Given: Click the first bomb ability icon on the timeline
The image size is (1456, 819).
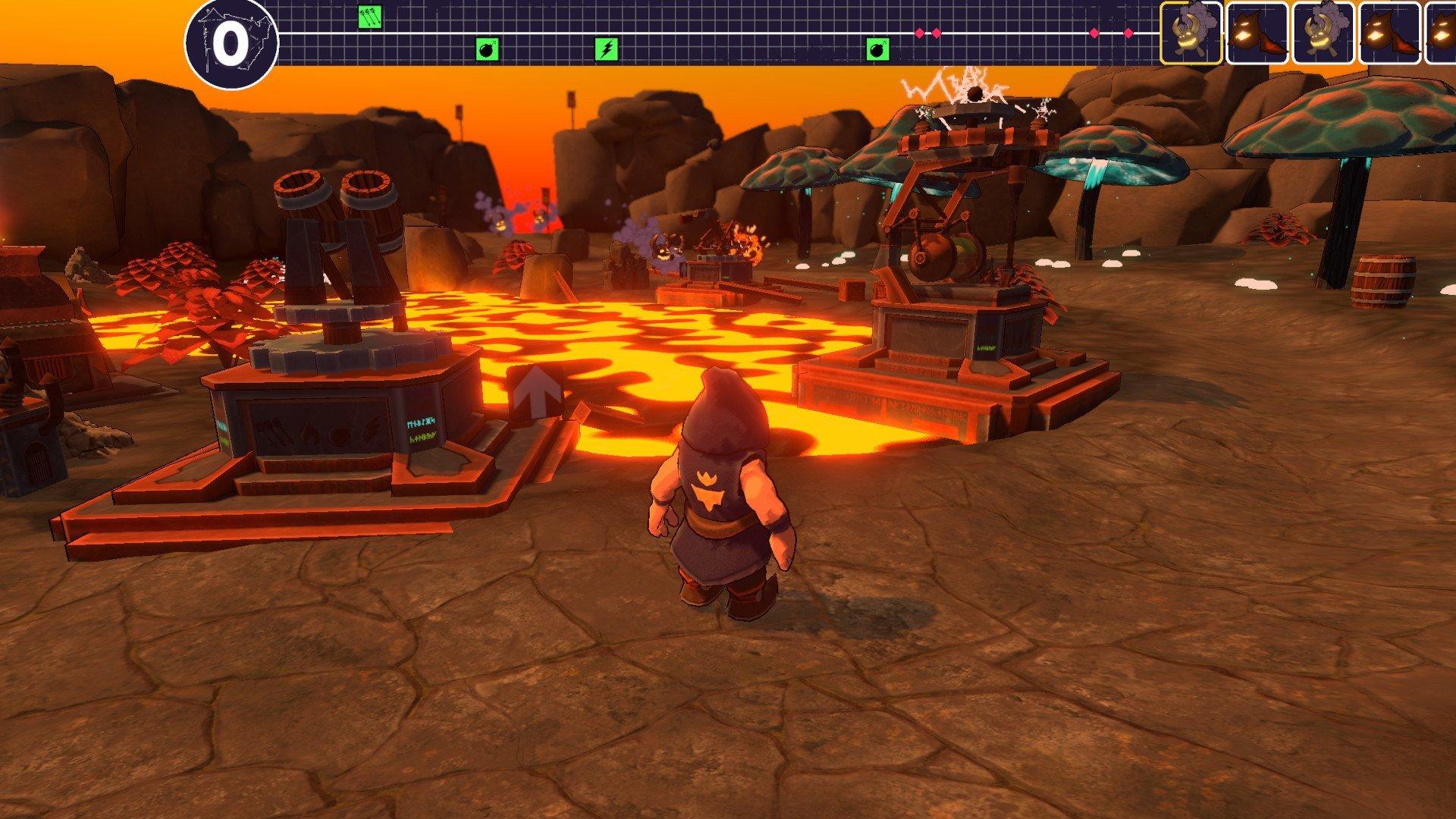Looking at the screenshot, I should (488, 49).
